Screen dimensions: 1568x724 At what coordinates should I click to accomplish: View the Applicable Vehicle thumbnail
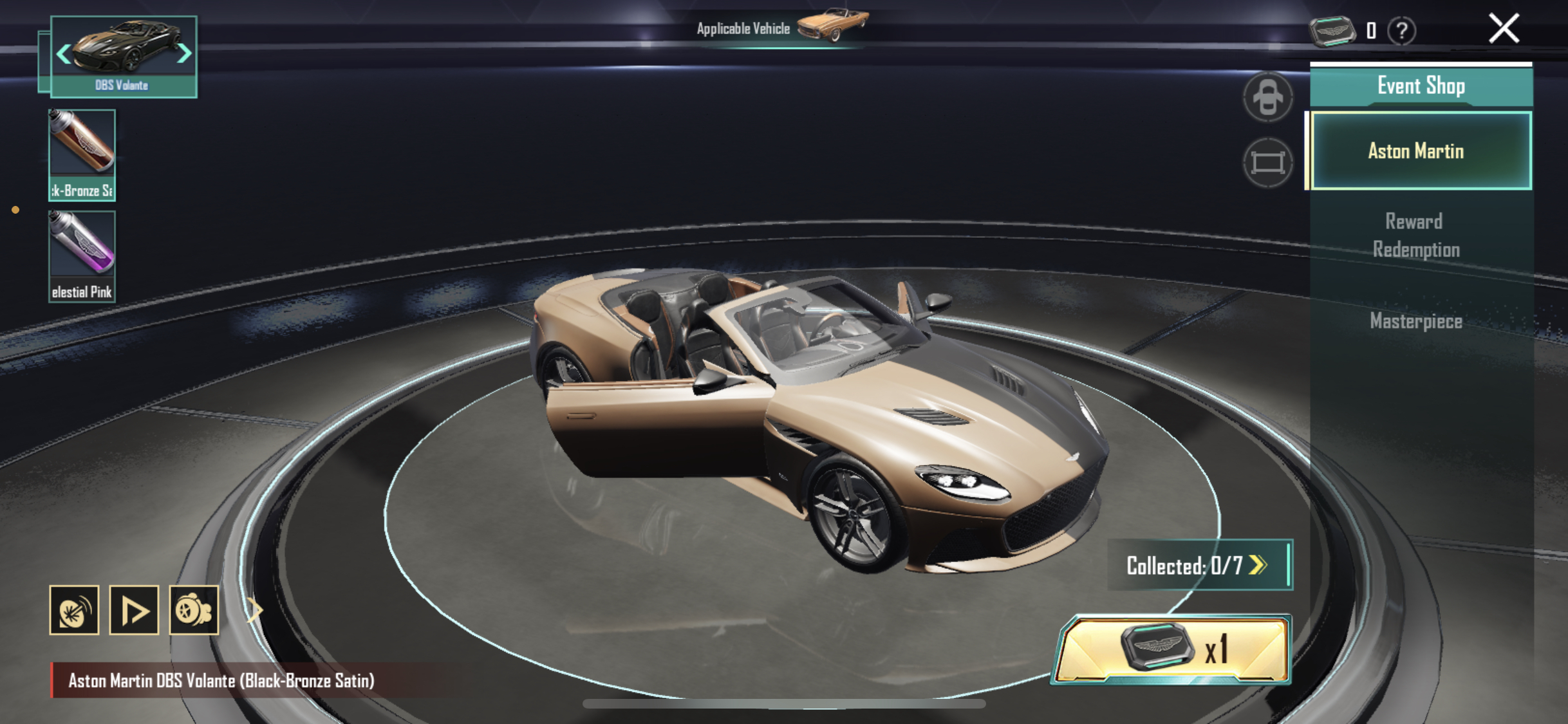click(x=833, y=24)
